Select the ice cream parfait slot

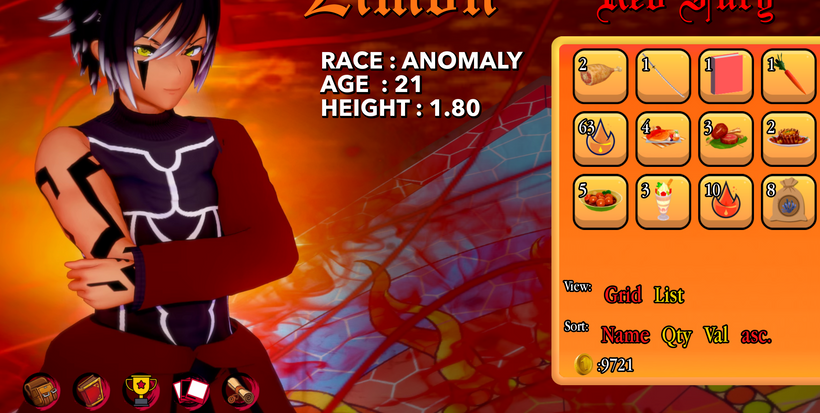click(x=663, y=201)
